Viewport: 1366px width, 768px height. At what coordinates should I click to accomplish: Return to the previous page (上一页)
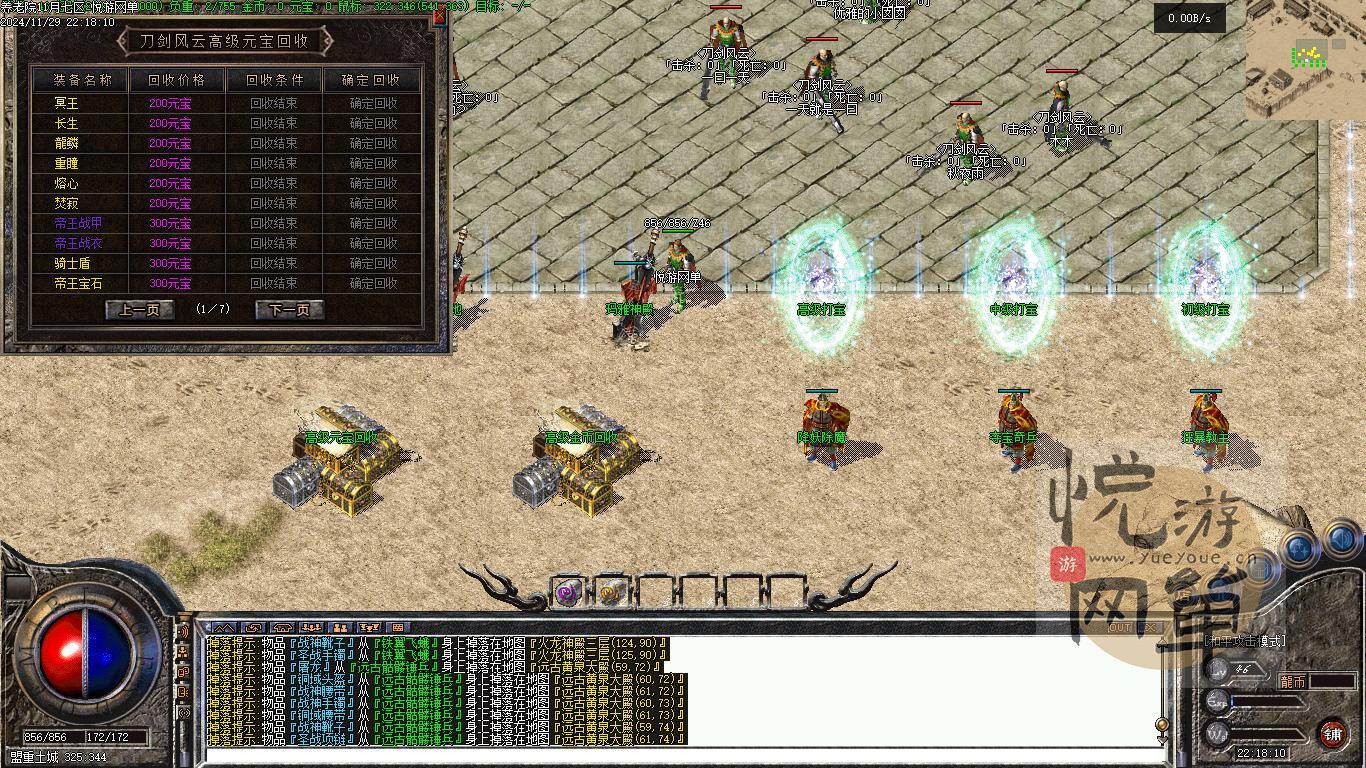139,310
